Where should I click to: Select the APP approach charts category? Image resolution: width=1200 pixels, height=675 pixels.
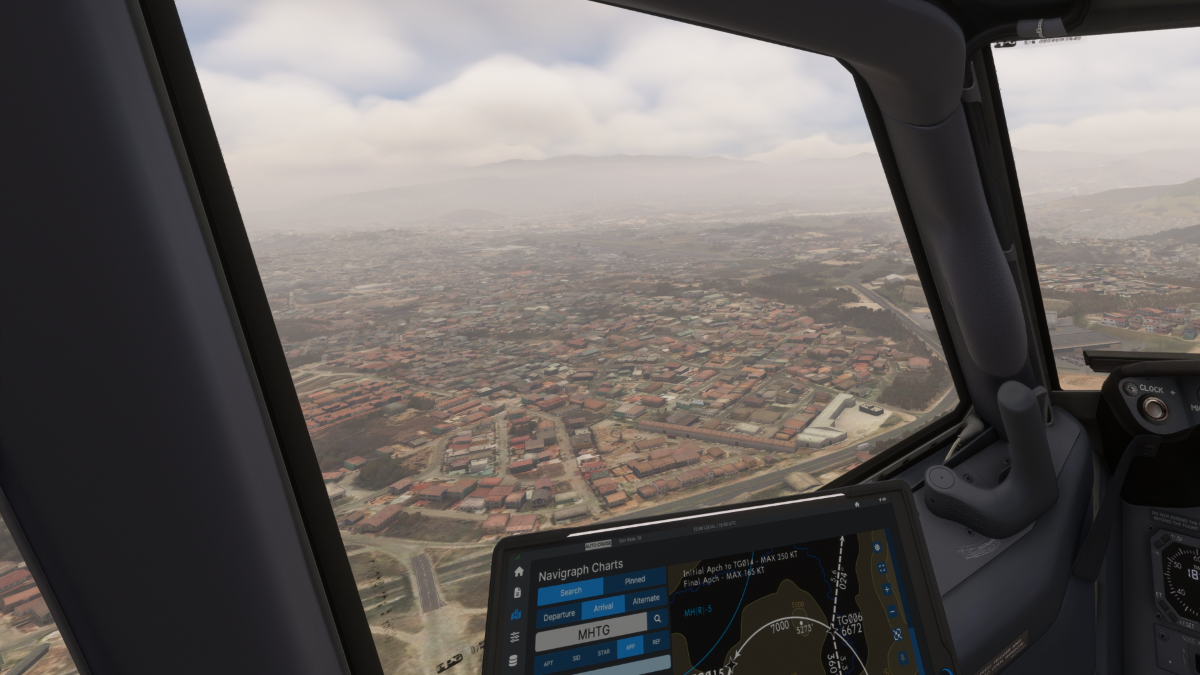(x=631, y=648)
